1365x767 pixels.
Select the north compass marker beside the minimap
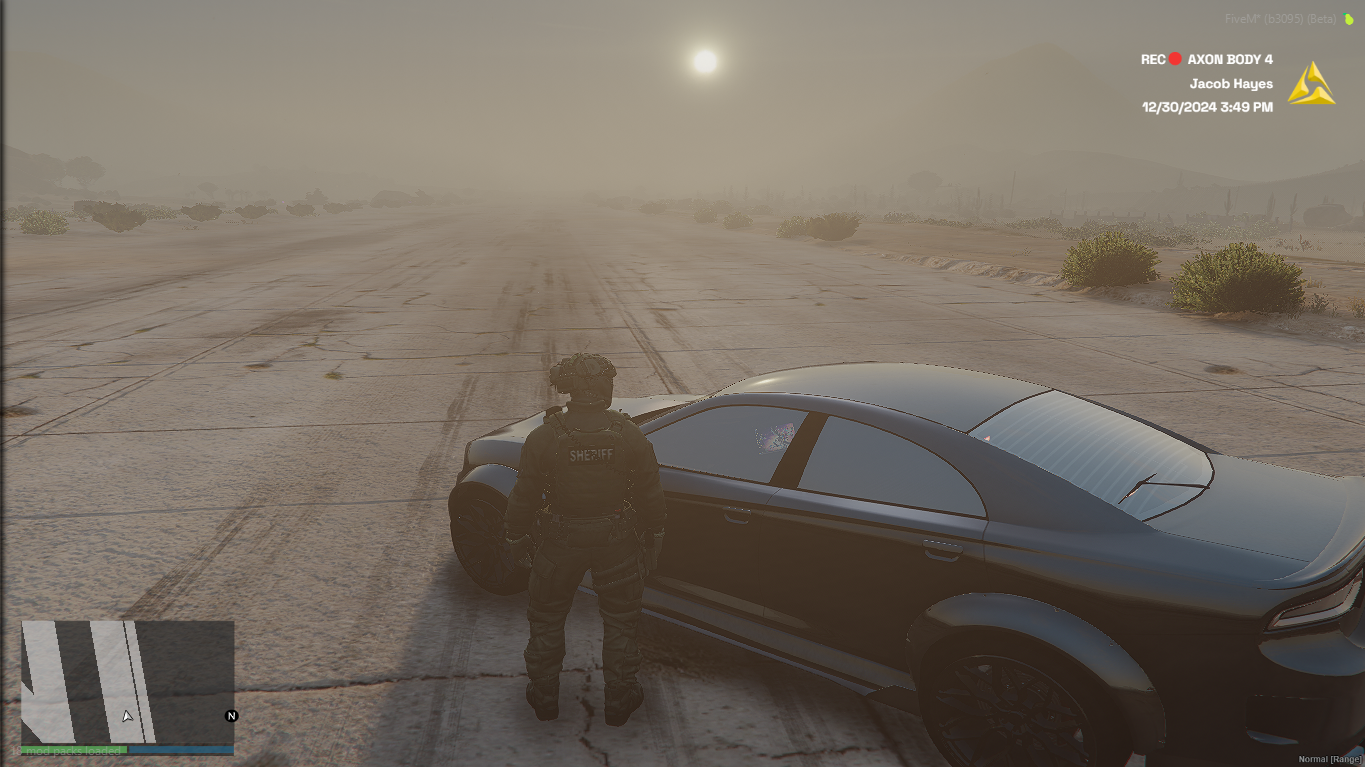(x=232, y=716)
